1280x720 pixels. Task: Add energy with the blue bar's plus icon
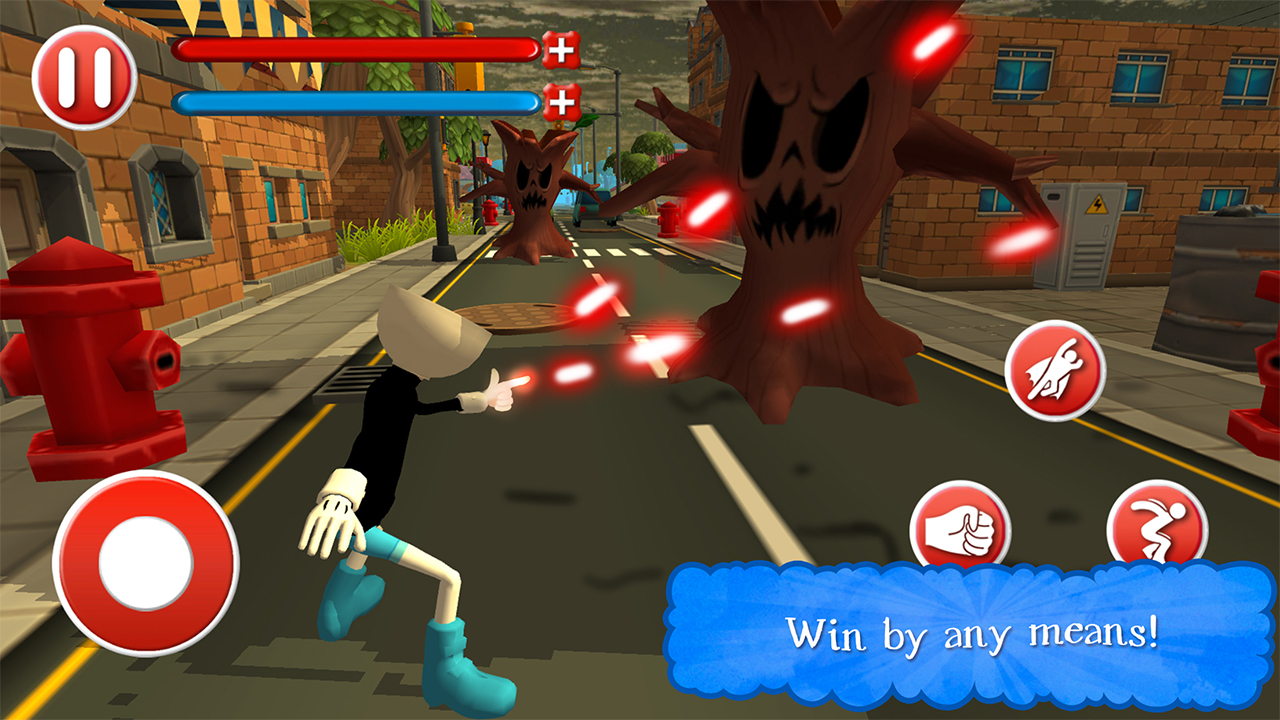pos(563,100)
